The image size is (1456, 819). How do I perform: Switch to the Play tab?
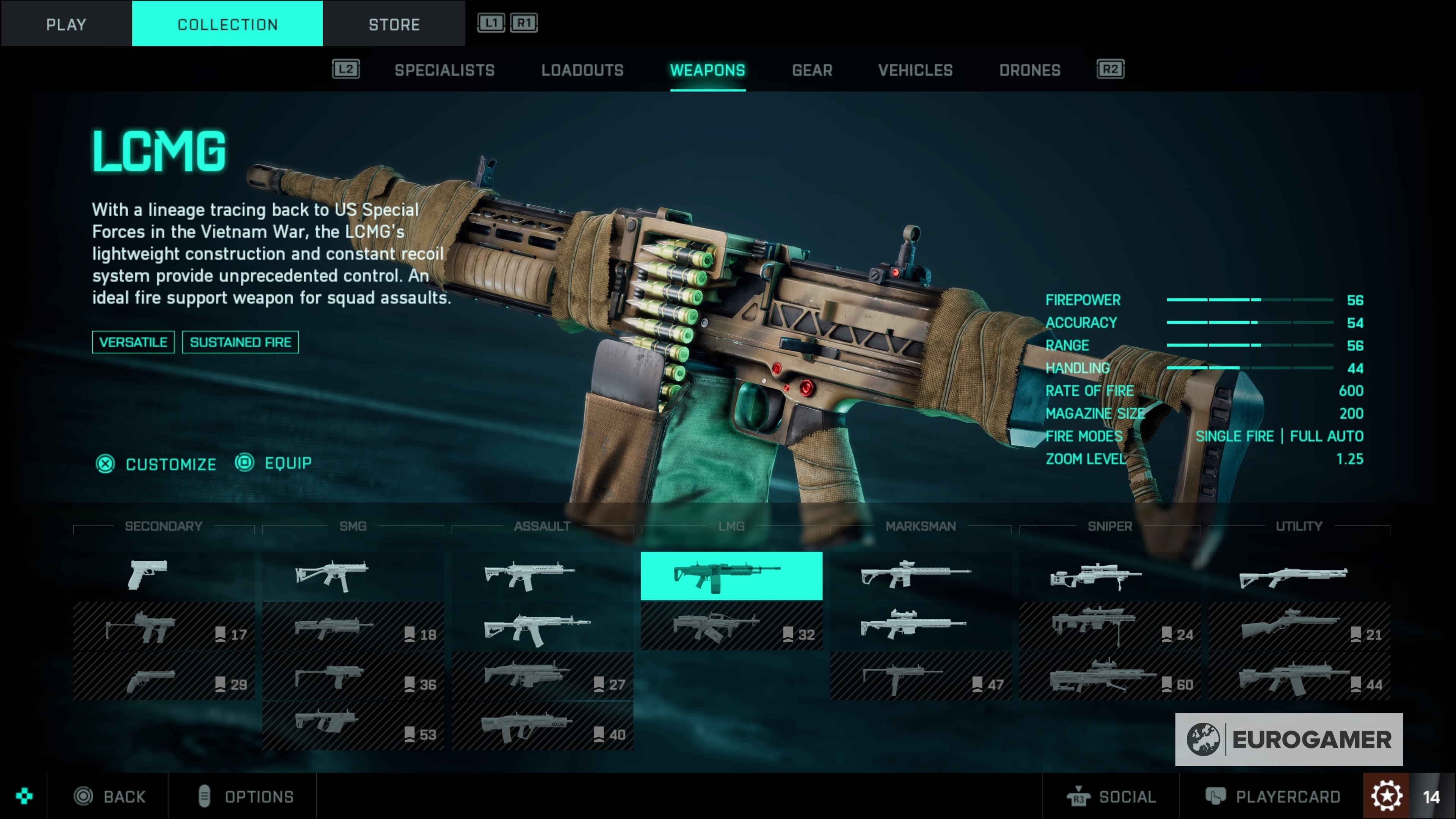tap(66, 24)
